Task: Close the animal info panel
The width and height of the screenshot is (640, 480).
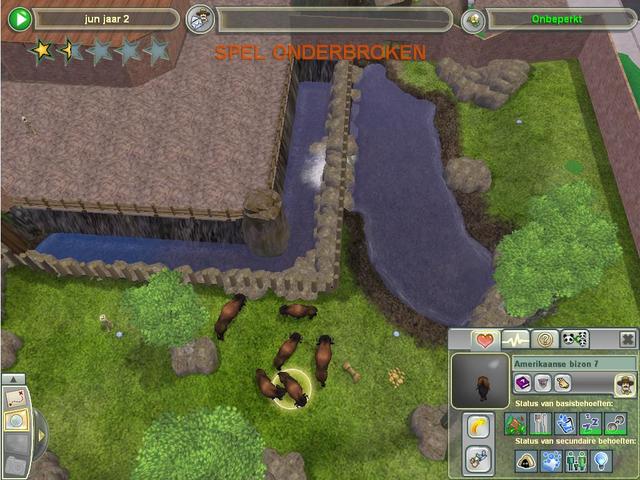Action: tap(627, 340)
